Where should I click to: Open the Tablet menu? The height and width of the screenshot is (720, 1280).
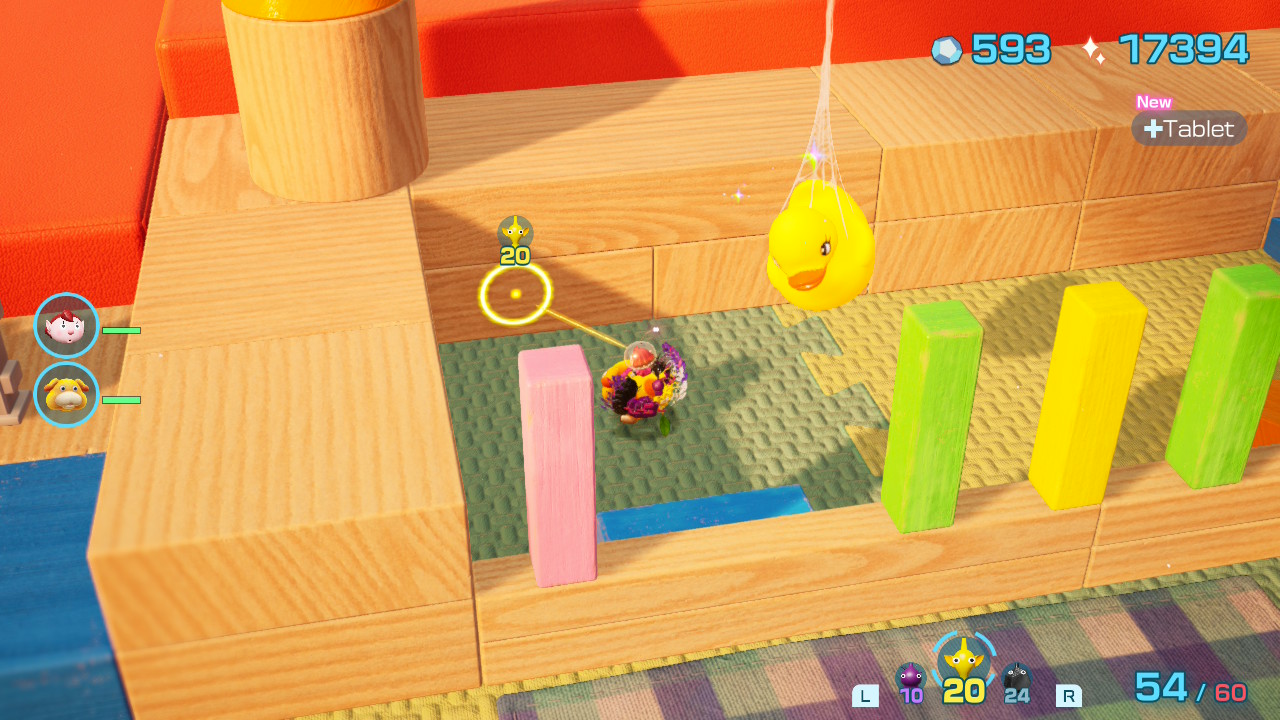point(1189,129)
